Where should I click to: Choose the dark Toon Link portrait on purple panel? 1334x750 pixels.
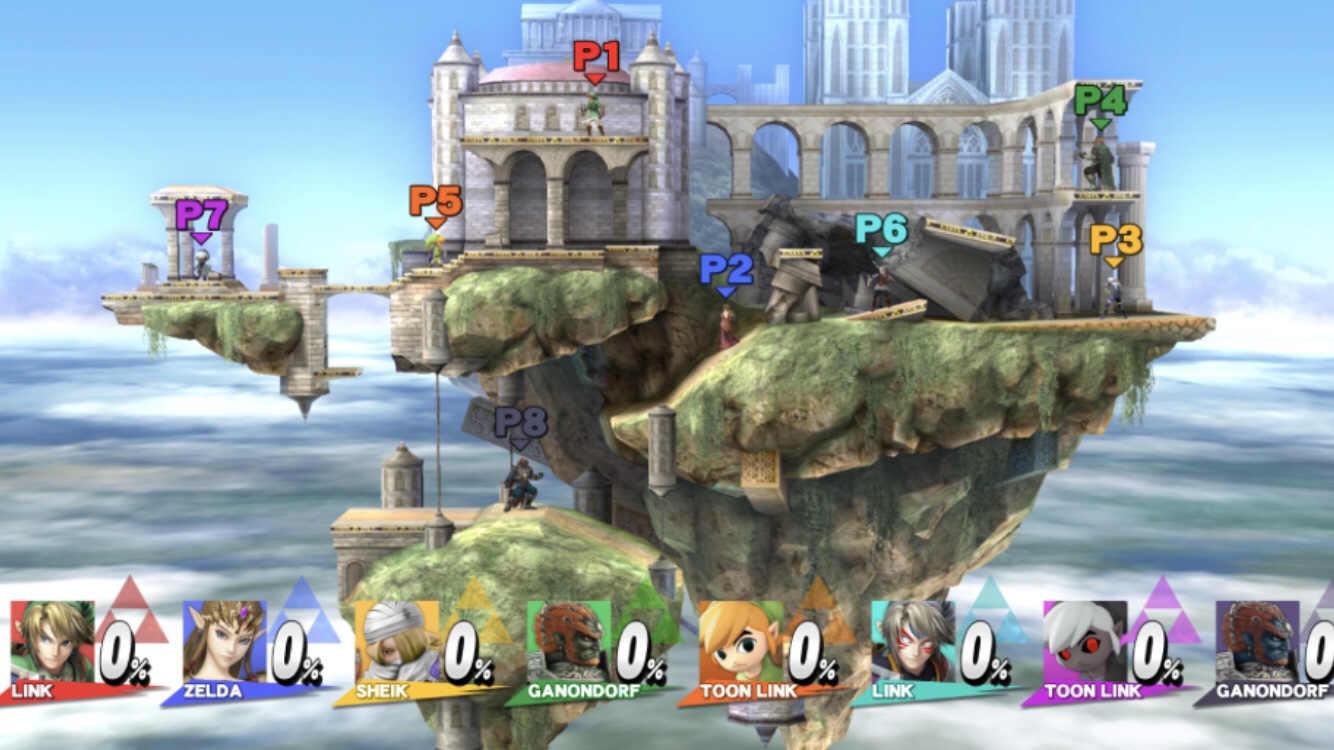tap(1084, 640)
